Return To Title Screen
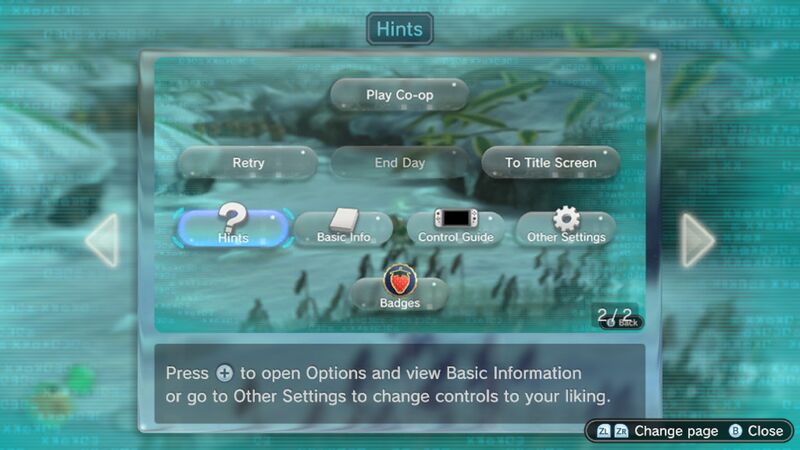 pos(550,162)
